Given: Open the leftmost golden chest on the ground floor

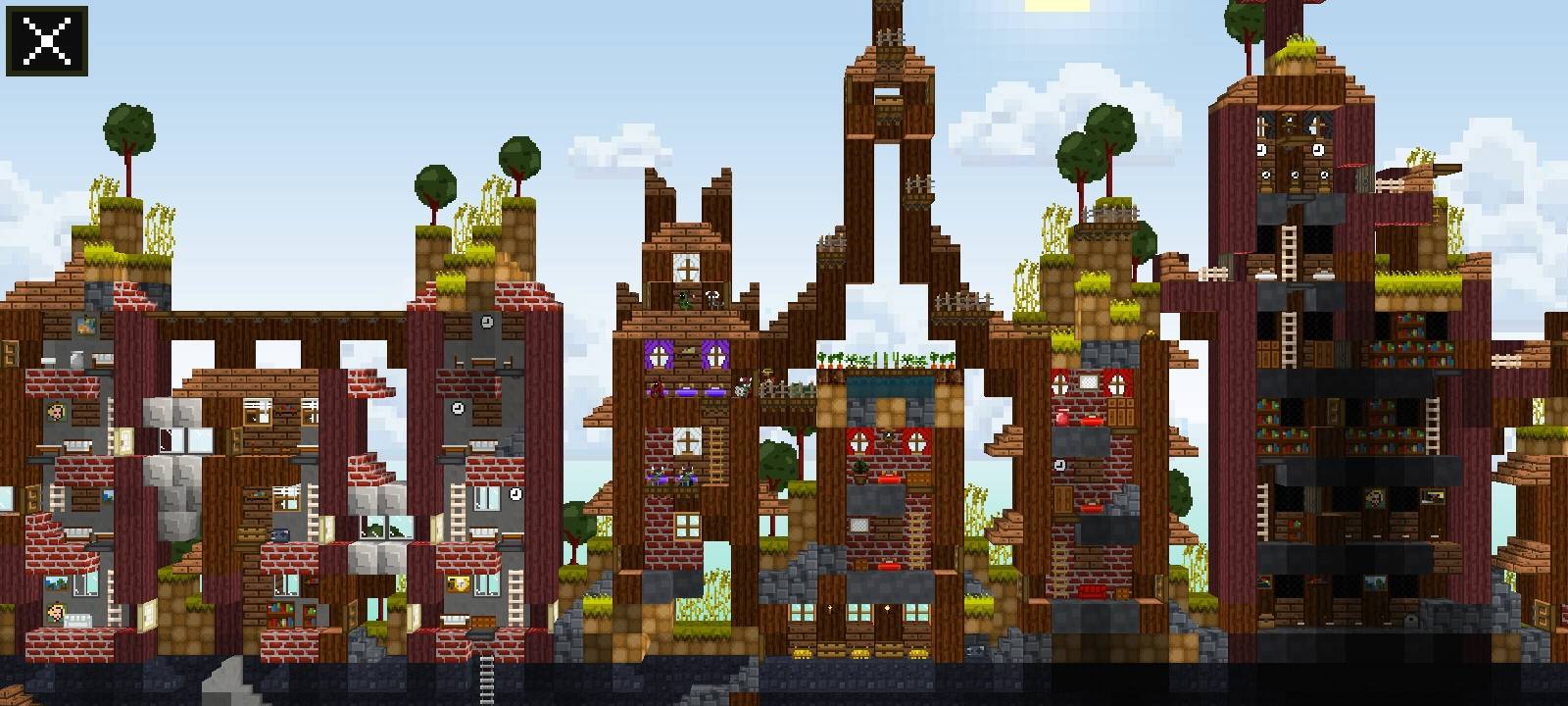Looking at the screenshot, I should tap(802, 653).
